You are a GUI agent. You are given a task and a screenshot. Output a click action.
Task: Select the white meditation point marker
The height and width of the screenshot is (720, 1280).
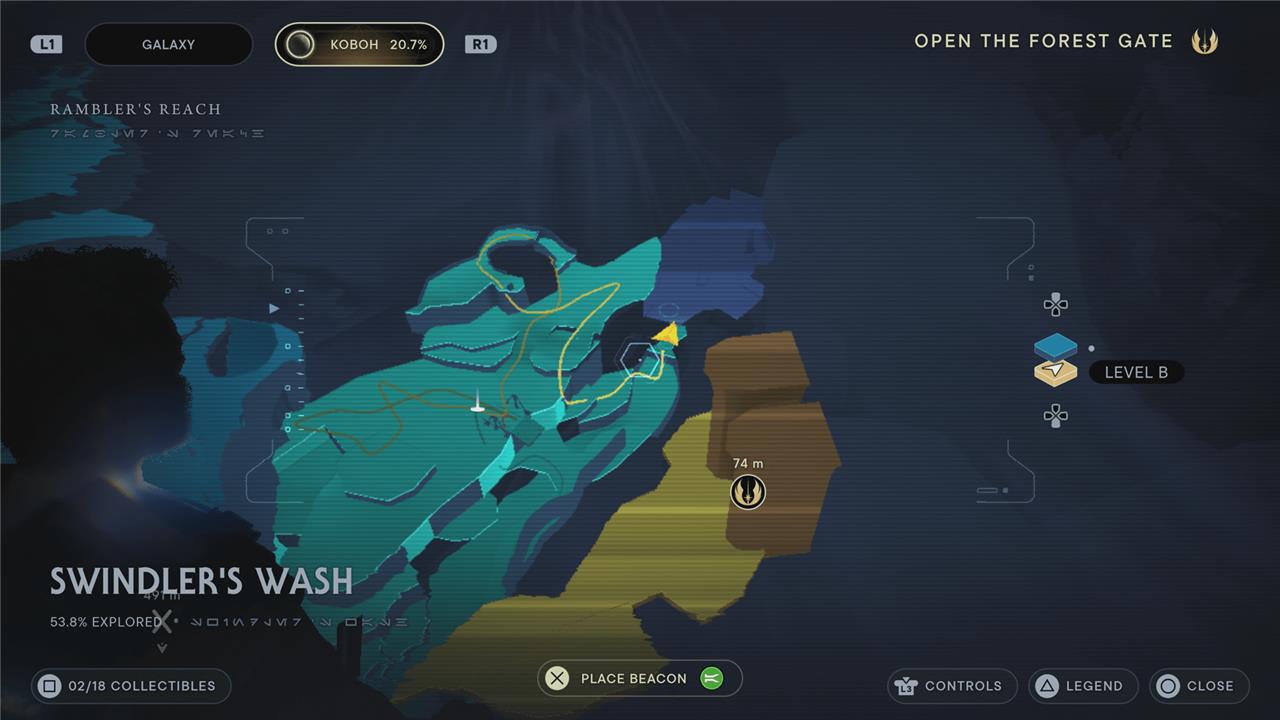[478, 404]
